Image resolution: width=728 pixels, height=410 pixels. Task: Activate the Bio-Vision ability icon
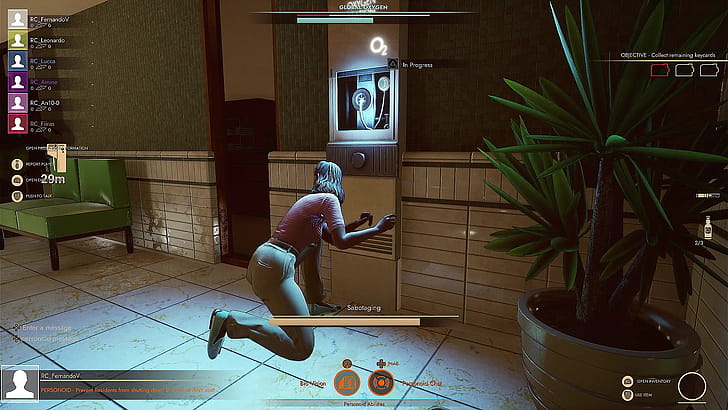click(345, 381)
